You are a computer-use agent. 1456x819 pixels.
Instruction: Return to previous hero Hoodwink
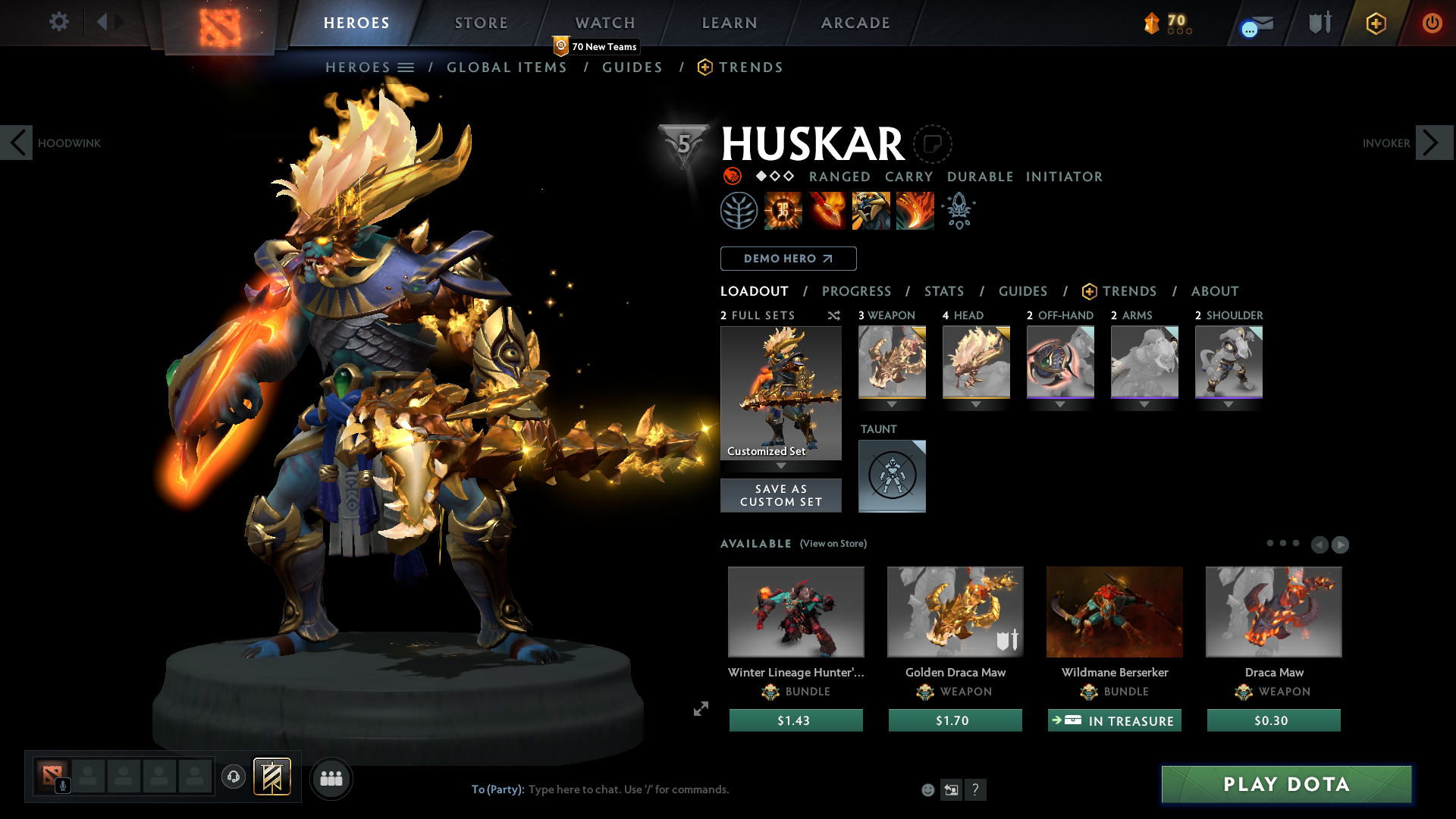[x=17, y=143]
